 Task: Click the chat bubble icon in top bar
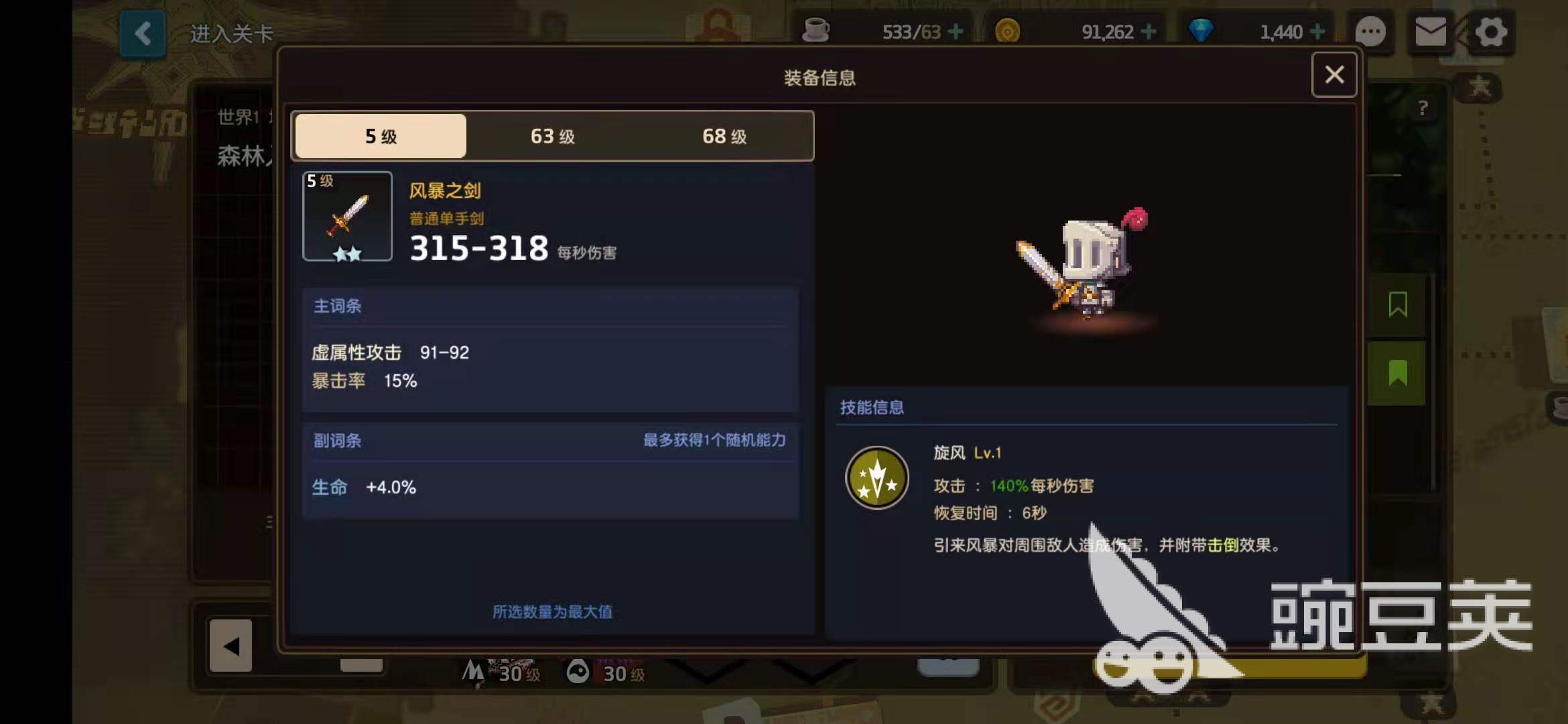(x=1371, y=32)
